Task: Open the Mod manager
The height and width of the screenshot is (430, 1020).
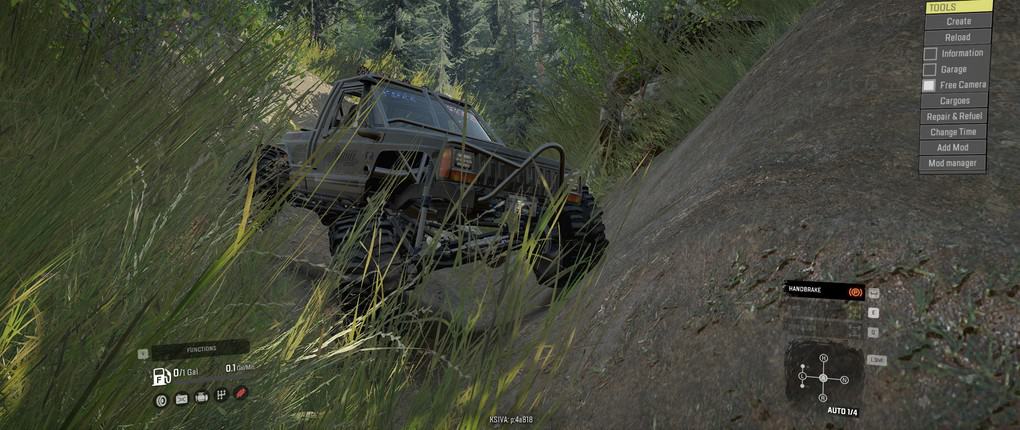Action: click(955, 163)
